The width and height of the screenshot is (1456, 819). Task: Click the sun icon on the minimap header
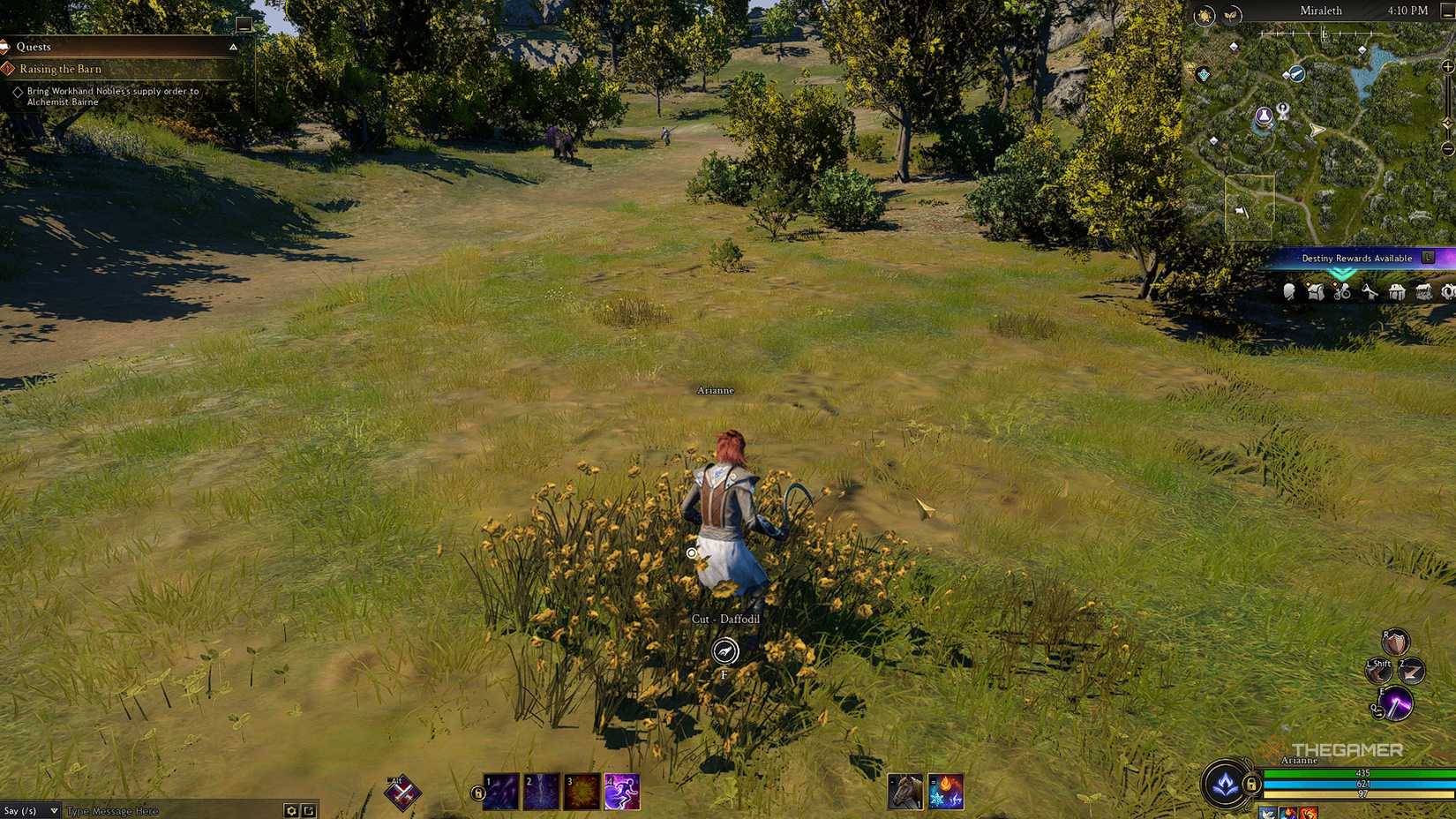(1205, 12)
